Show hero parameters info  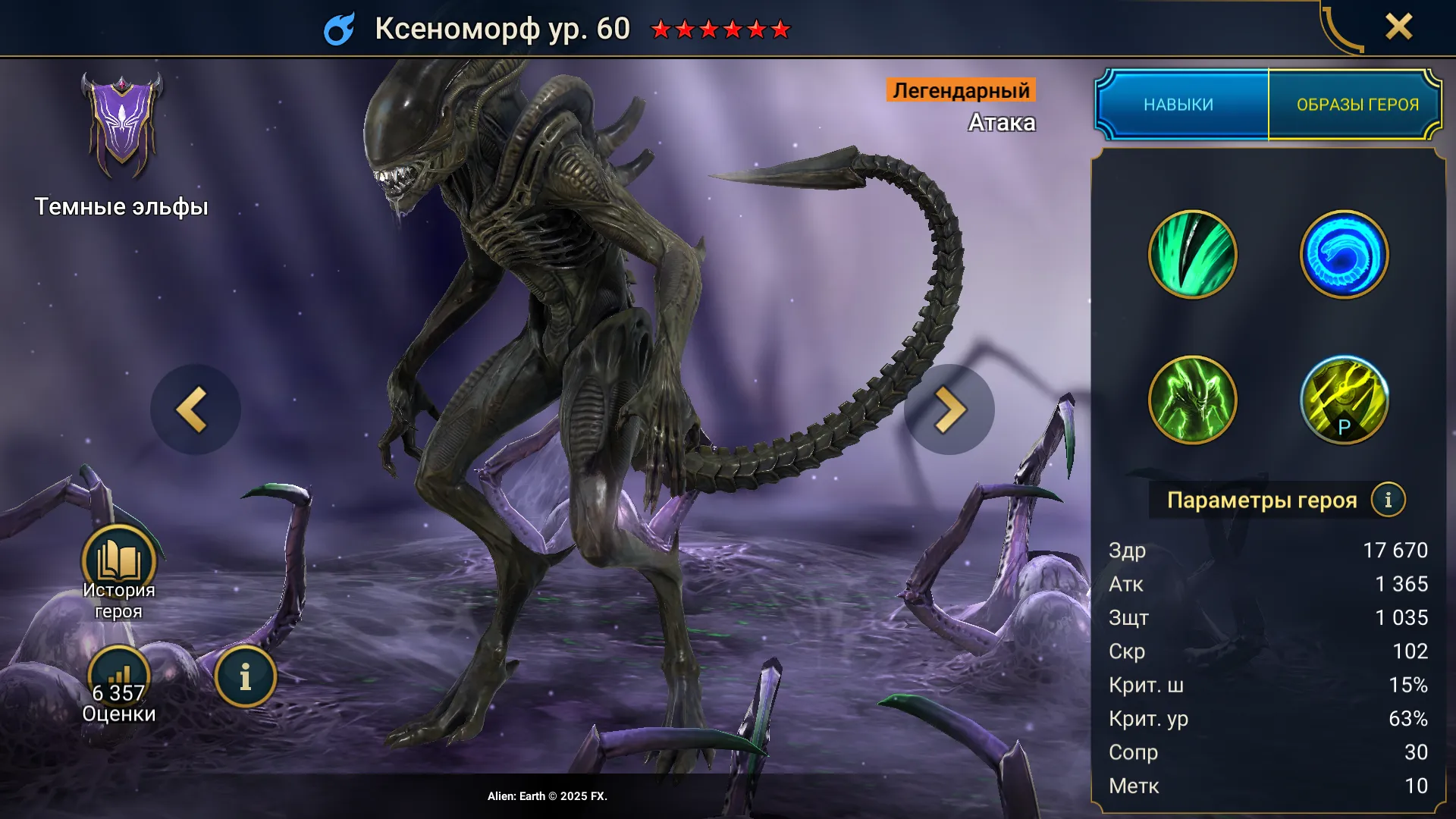point(1388,500)
